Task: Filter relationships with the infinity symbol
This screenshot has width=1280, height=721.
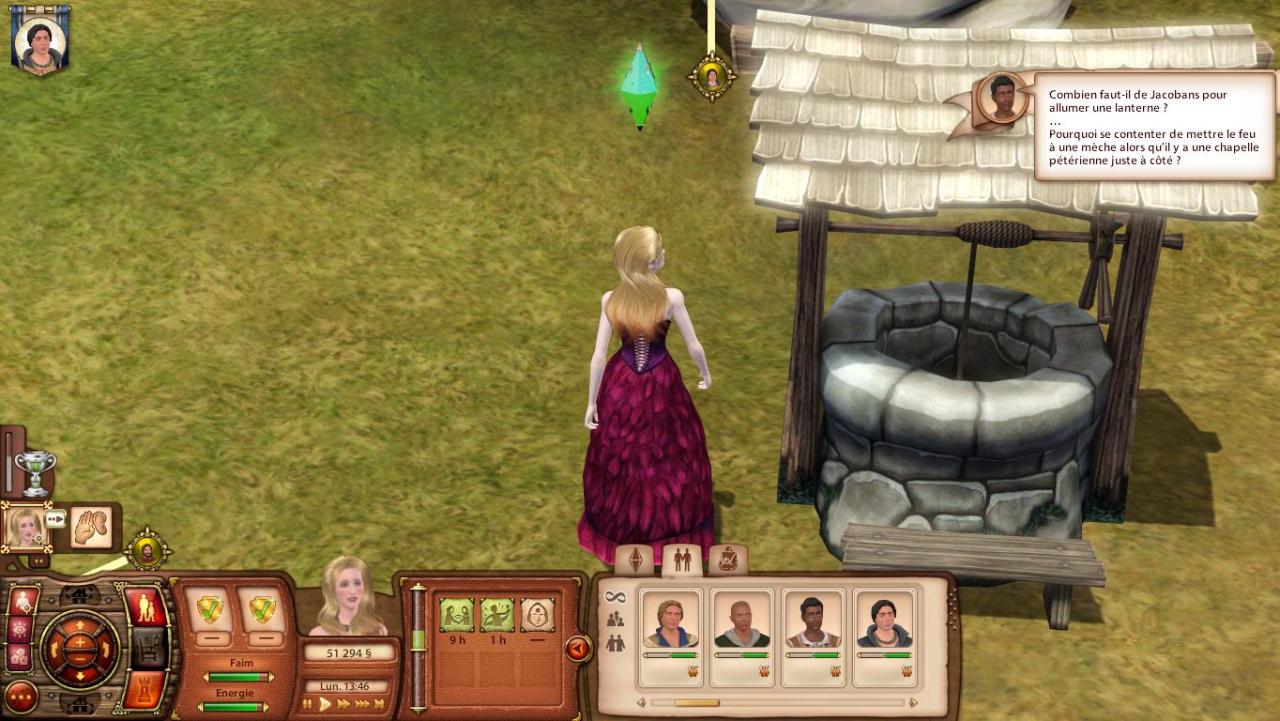Action: (x=615, y=597)
